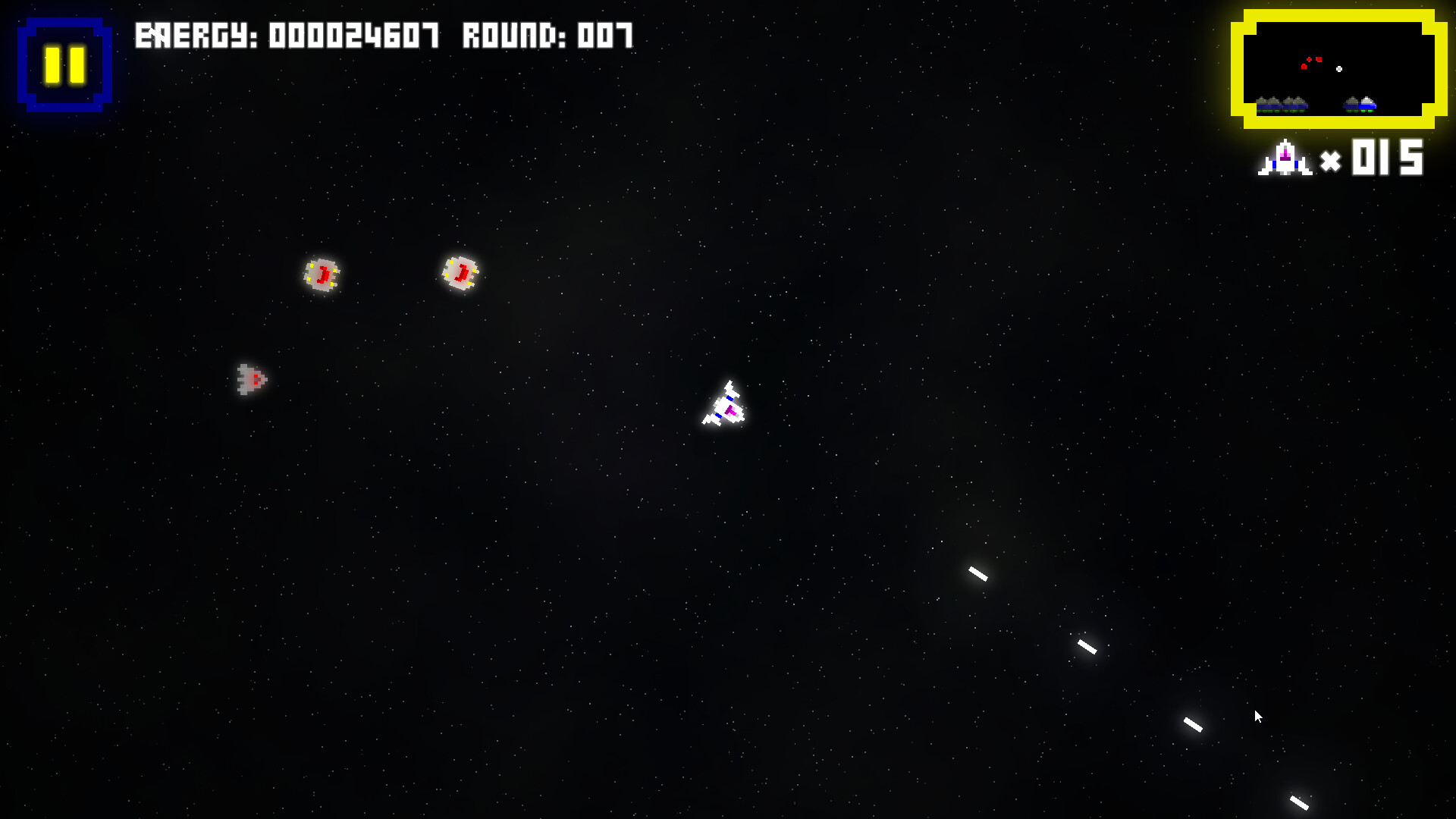Click the ship icon next to the lives counter
The height and width of the screenshot is (819, 1456).
1285,158
